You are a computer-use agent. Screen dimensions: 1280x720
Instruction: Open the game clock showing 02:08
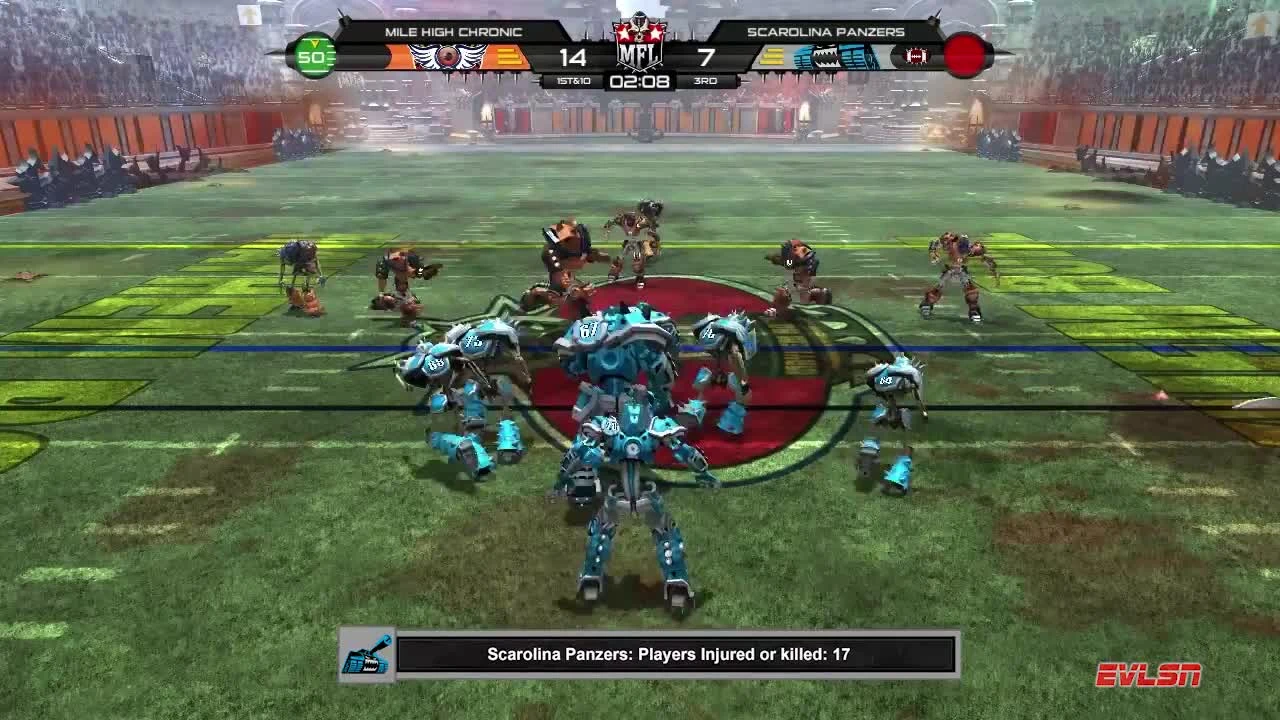coord(640,80)
